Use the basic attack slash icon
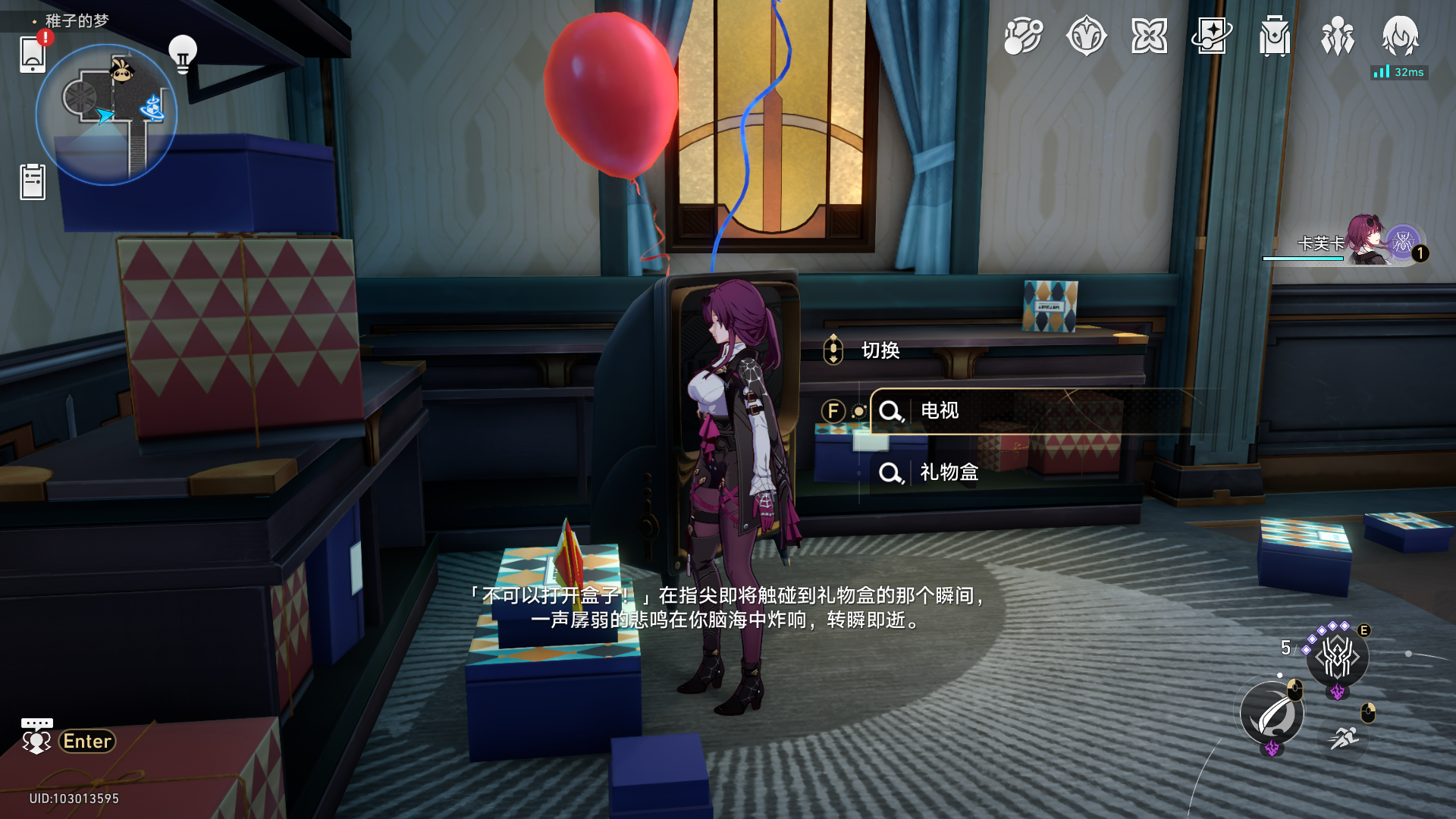The height and width of the screenshot is (819, 1456). (1272, 714)
